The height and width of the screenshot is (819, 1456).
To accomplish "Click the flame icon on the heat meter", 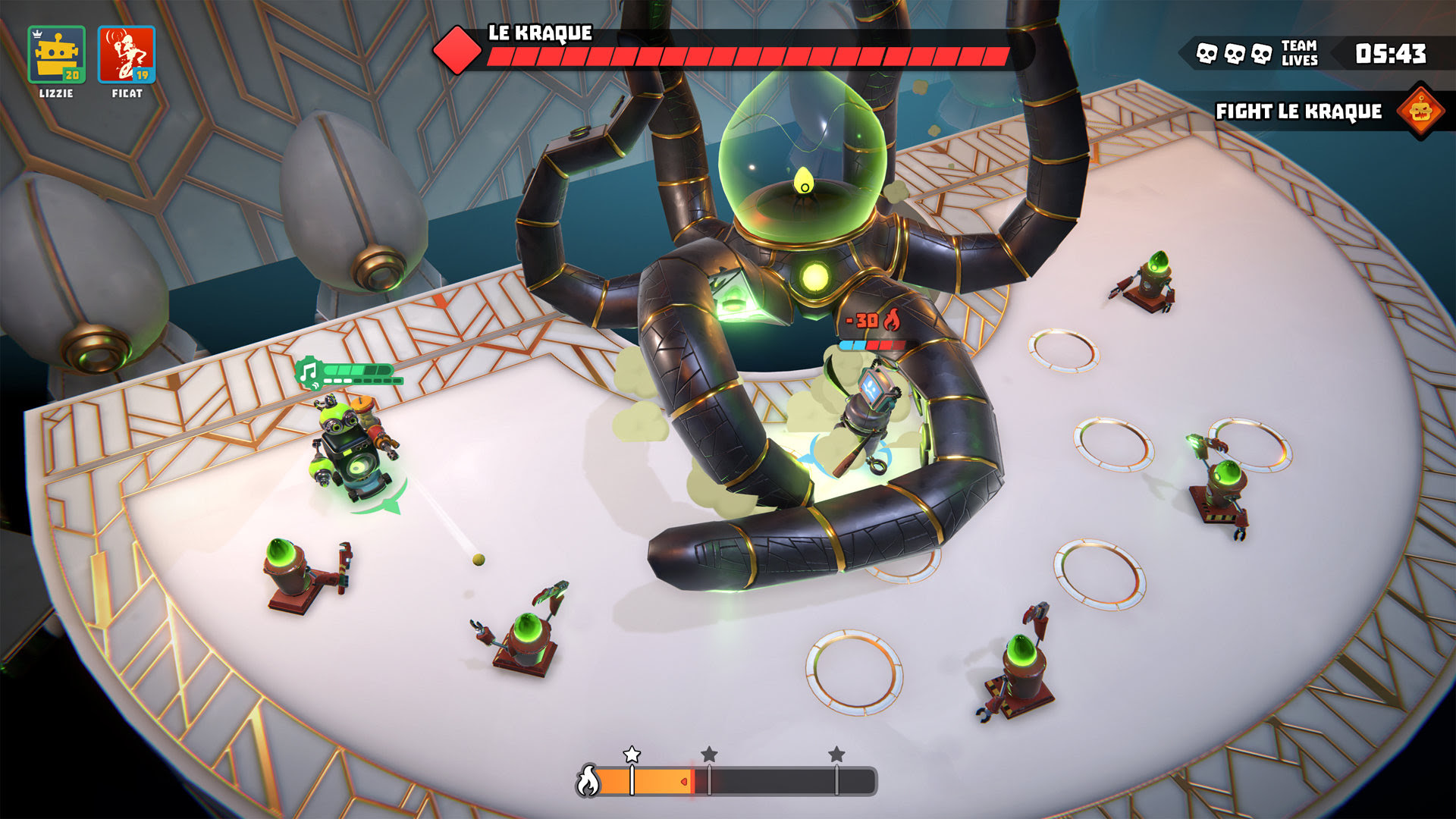I will (588, 780).
